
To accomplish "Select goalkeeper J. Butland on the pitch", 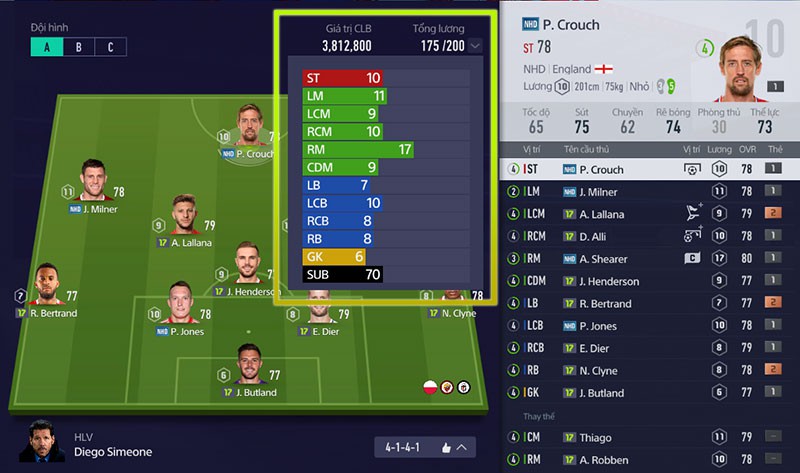I will point(246,367).
